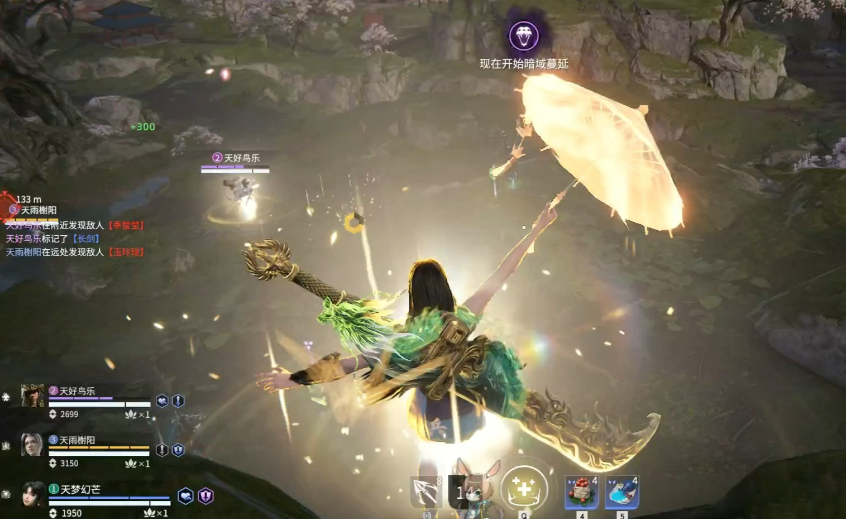Select teammate 天好鸟乐's portrait

(x=33, y=396)
